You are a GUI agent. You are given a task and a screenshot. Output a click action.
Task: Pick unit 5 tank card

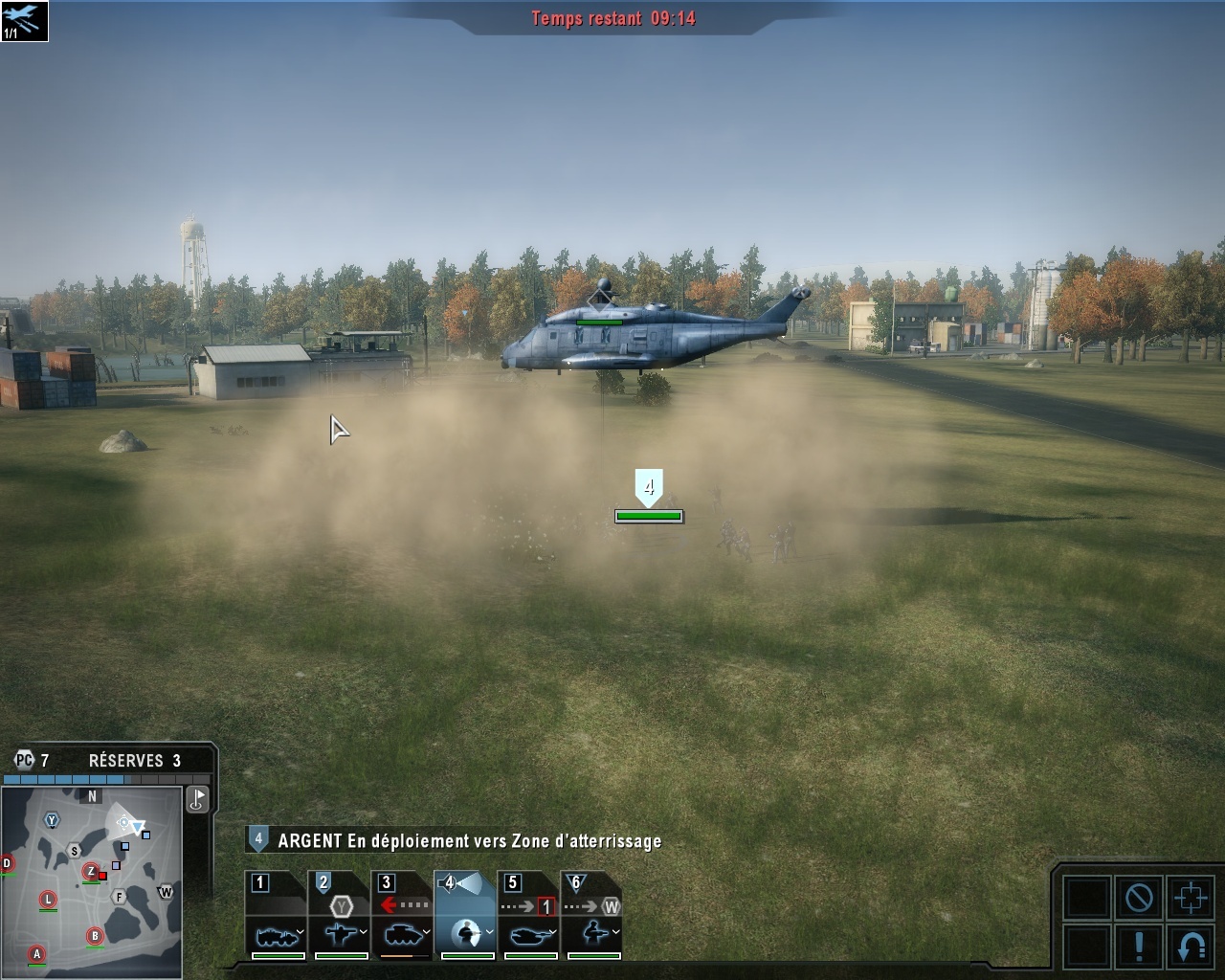click(529, 915)
